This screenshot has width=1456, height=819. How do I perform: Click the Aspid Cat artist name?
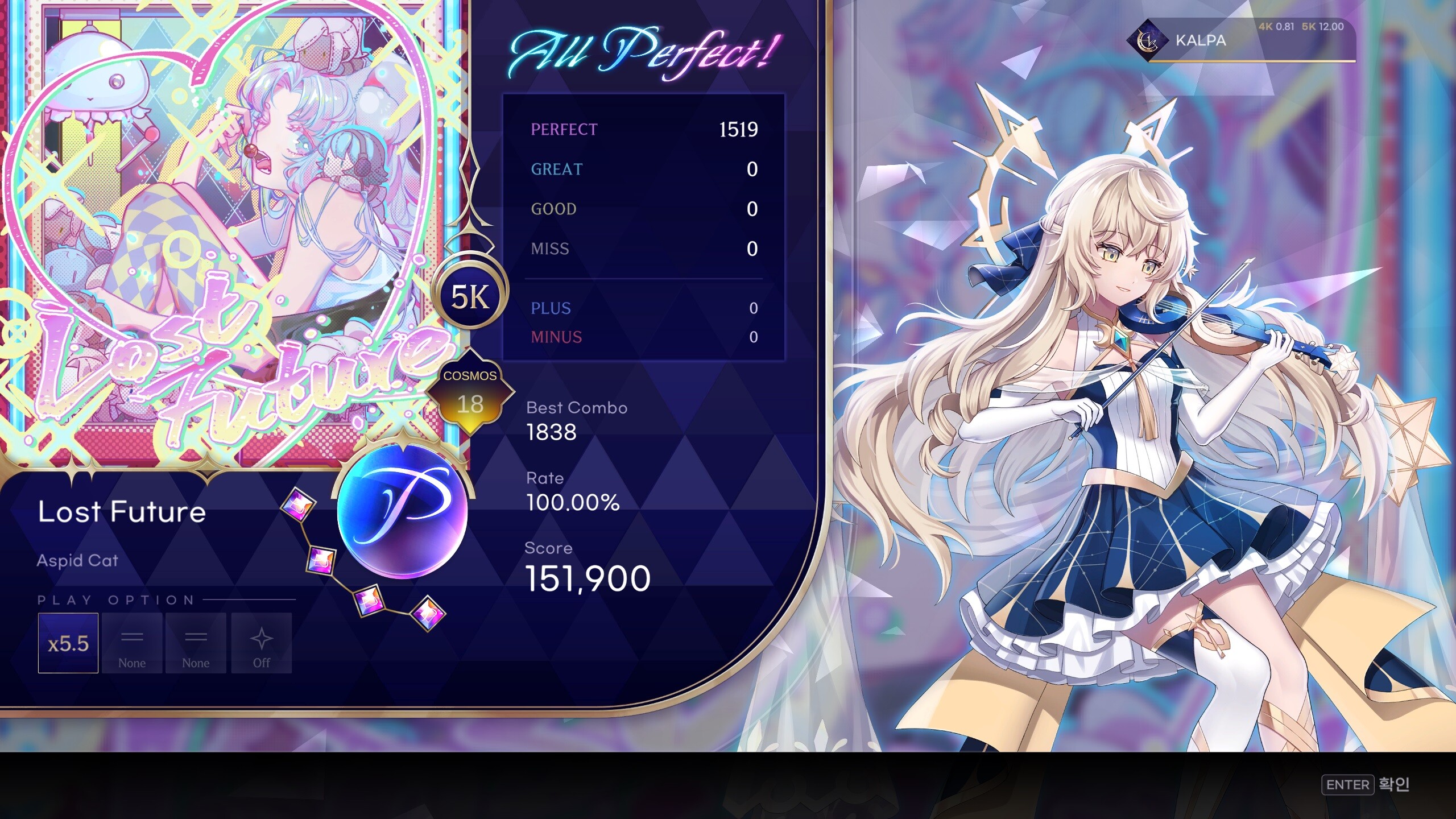pos(78,561)
